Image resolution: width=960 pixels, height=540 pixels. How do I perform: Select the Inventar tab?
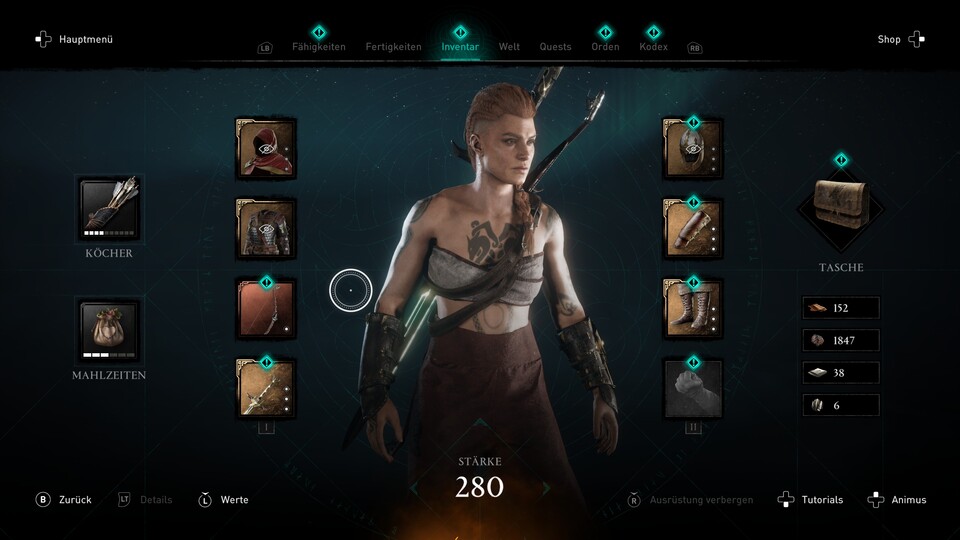(x=460, y=47)
